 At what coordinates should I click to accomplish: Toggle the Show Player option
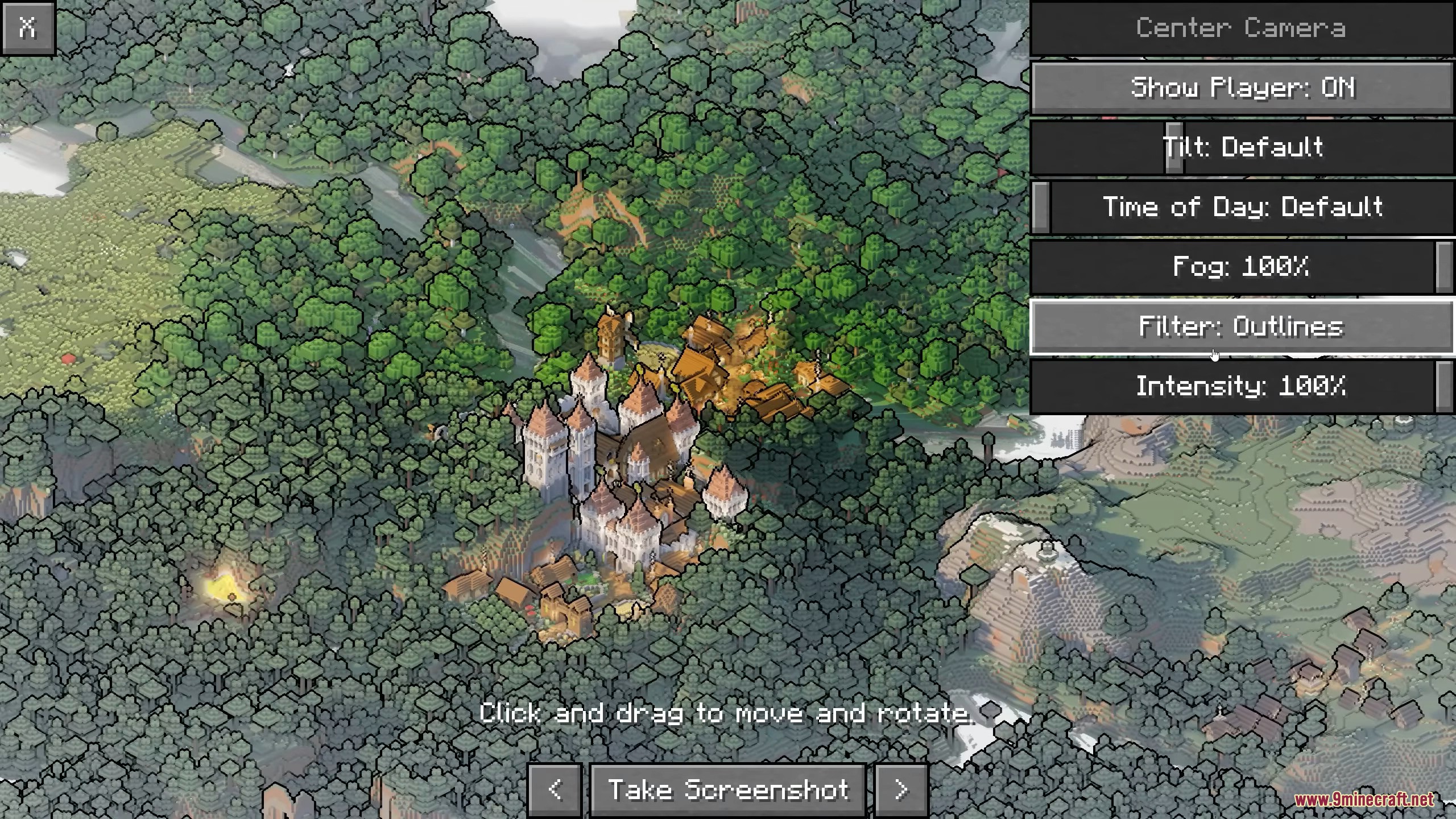pos(1242,88)
